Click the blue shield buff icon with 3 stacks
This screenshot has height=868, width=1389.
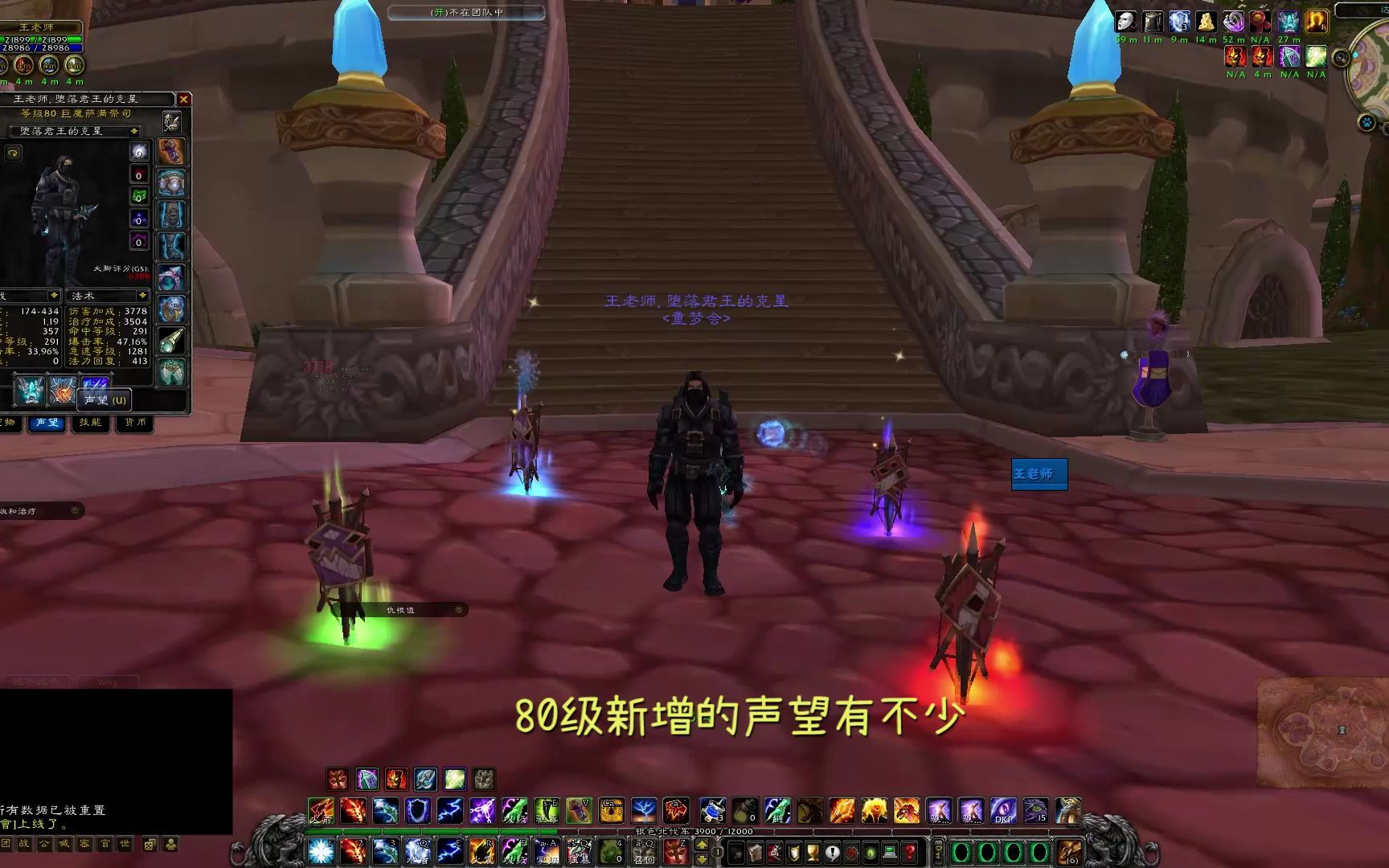coord(1178,22)
